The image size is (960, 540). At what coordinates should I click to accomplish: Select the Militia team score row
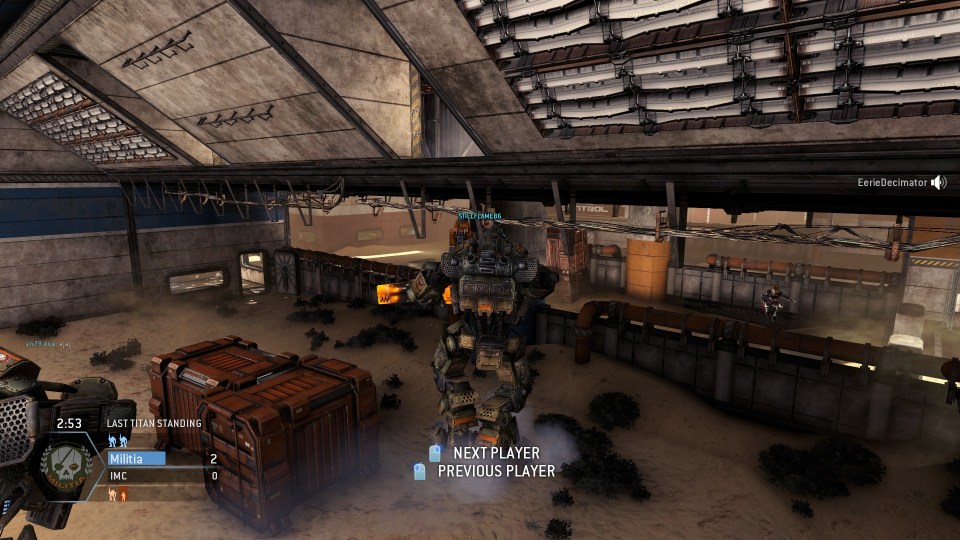pos(162,459)
